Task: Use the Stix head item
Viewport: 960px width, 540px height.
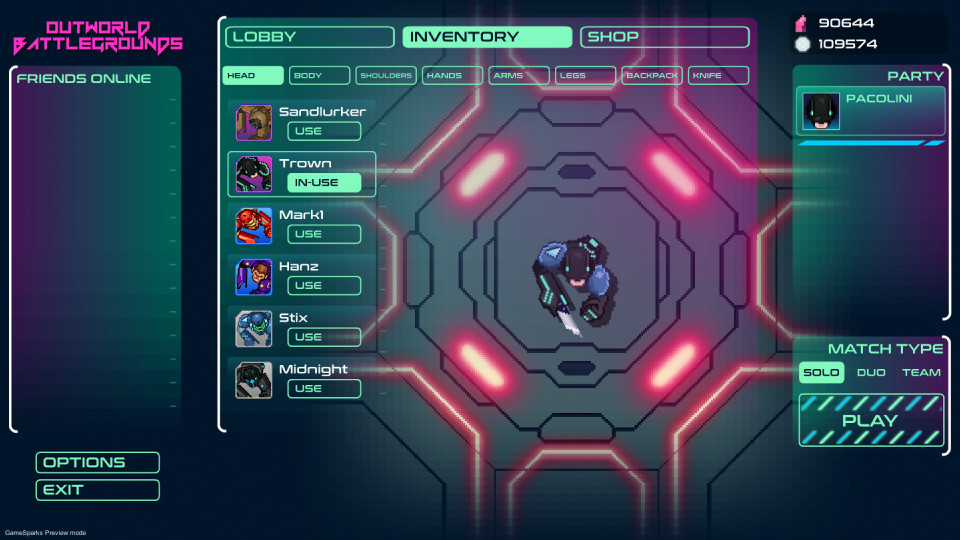Action: [x=324, y=337]
